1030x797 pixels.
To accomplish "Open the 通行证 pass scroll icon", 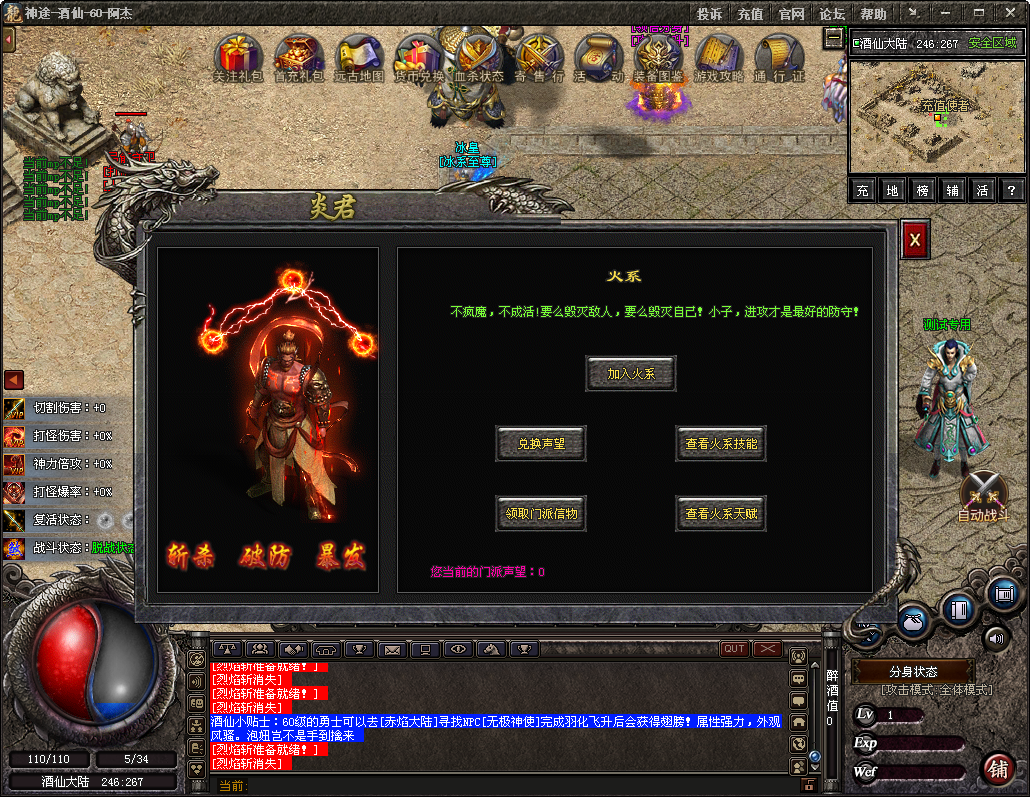I will [779, 56].
